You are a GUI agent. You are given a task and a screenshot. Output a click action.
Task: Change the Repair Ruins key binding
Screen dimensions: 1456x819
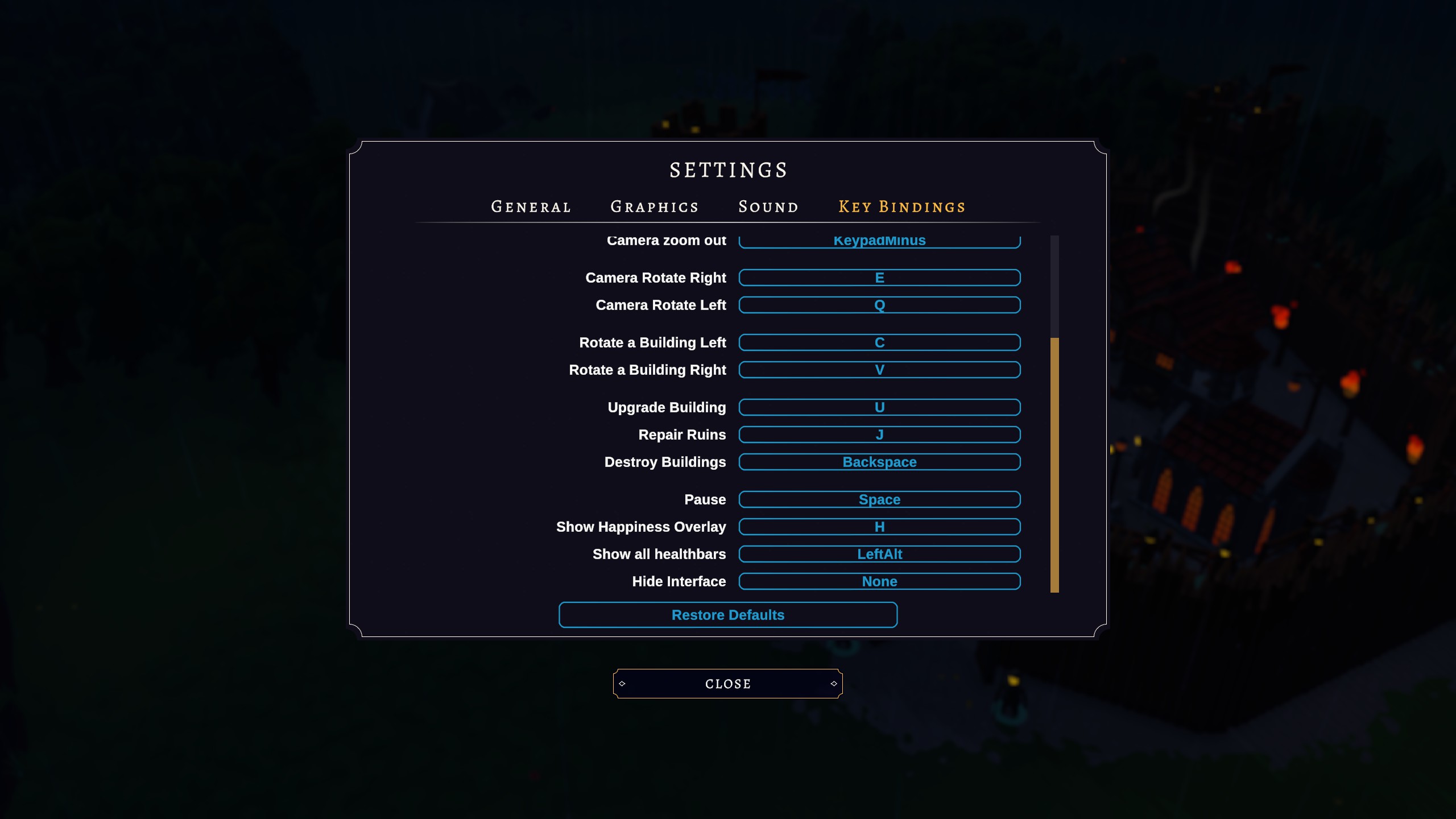(879, 435)
